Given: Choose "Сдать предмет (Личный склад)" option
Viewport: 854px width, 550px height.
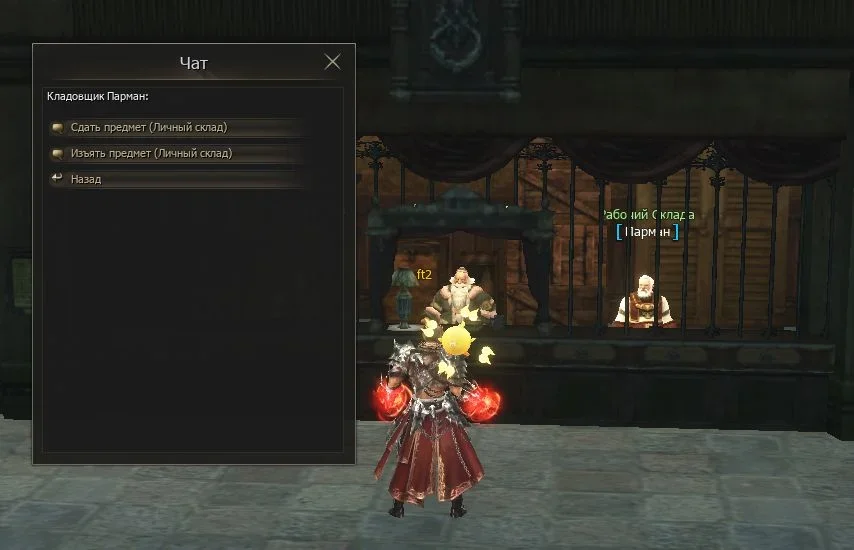Looking at the screenshot, I should [x=148, y=128].
